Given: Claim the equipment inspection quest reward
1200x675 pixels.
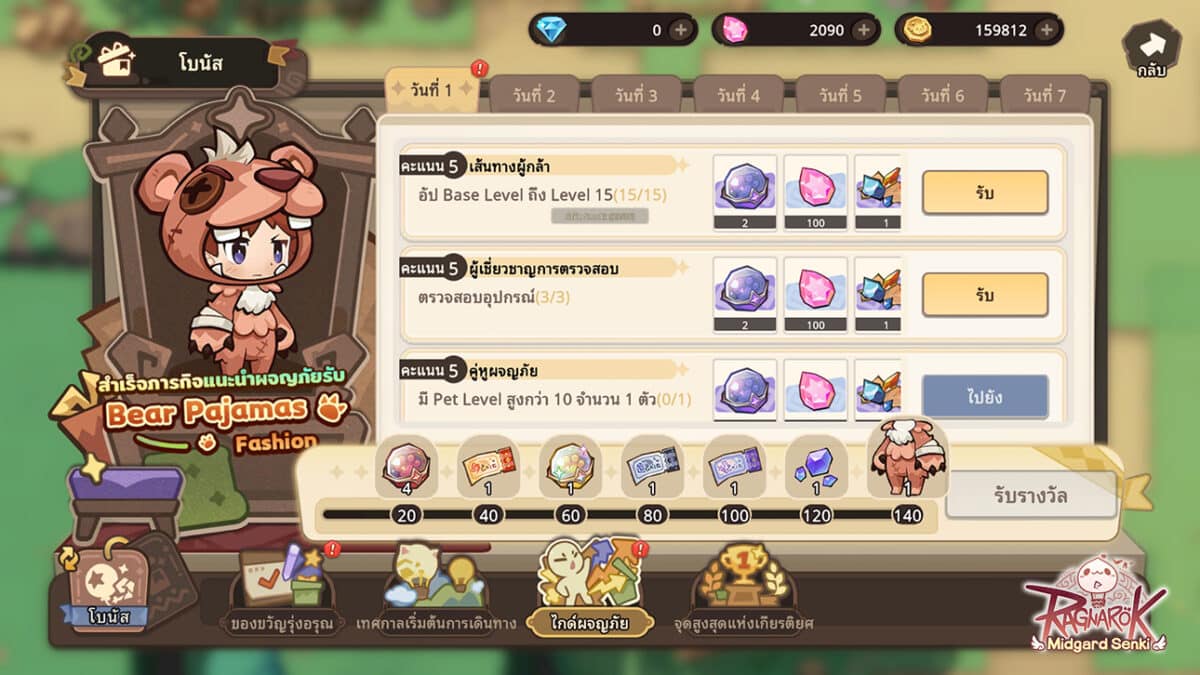Looking at the screenshot, I should point(984,295).
